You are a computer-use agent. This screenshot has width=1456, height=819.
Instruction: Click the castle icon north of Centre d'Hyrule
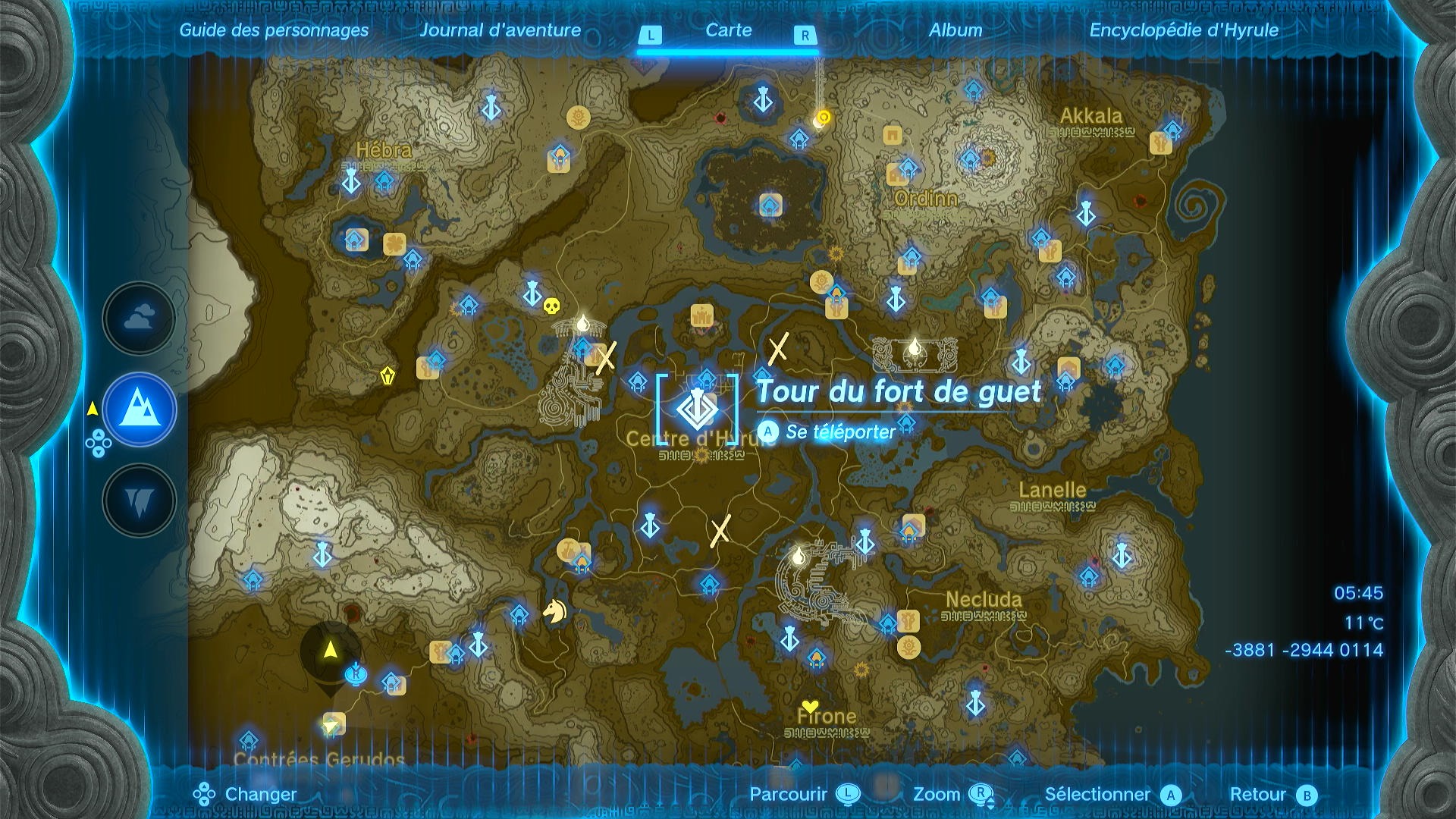click(x=701, y=315)
